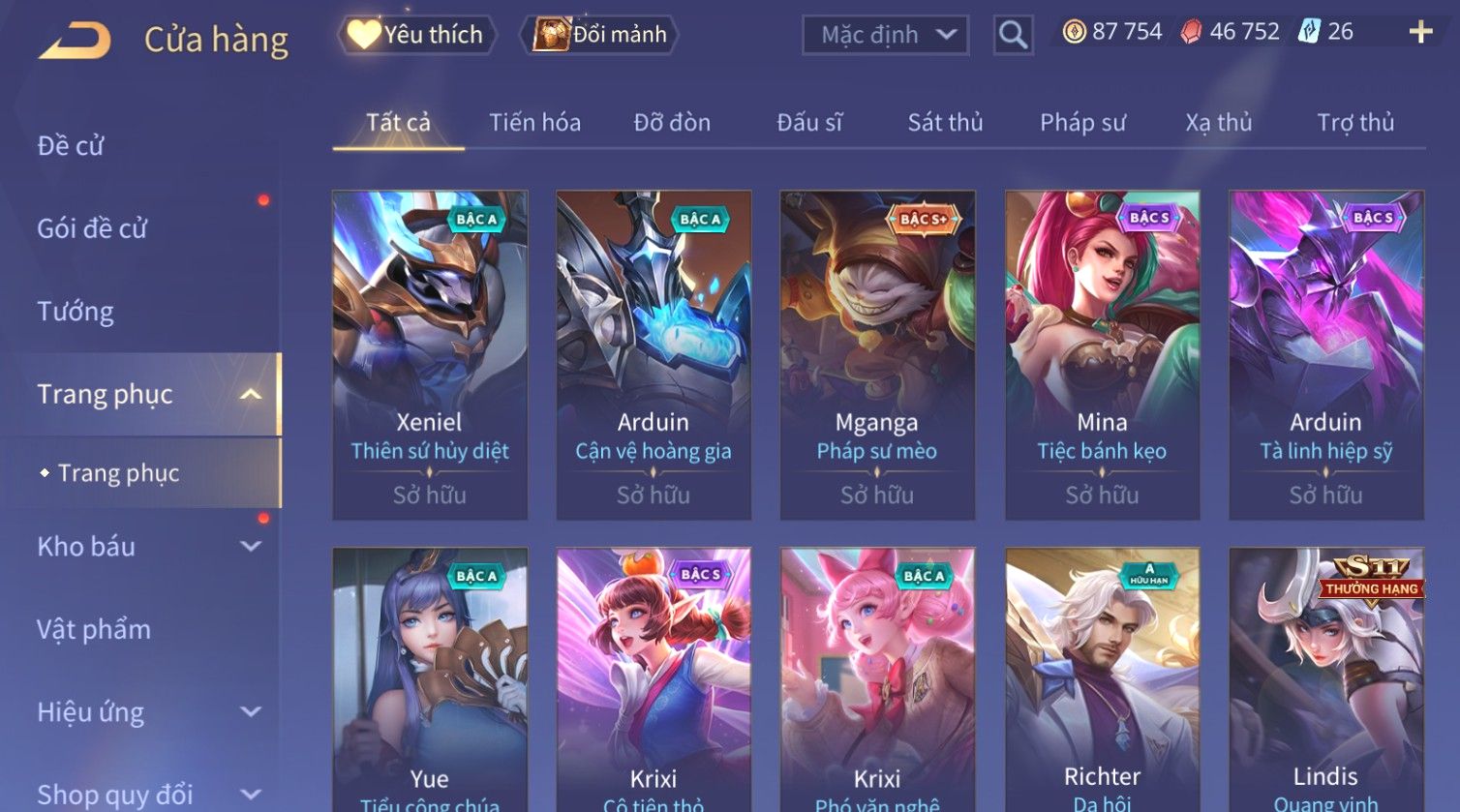1460x812 pixels.
Task: Pick the Mina Tiệc bánh kẹo skin
Action: click(1102, 354)
